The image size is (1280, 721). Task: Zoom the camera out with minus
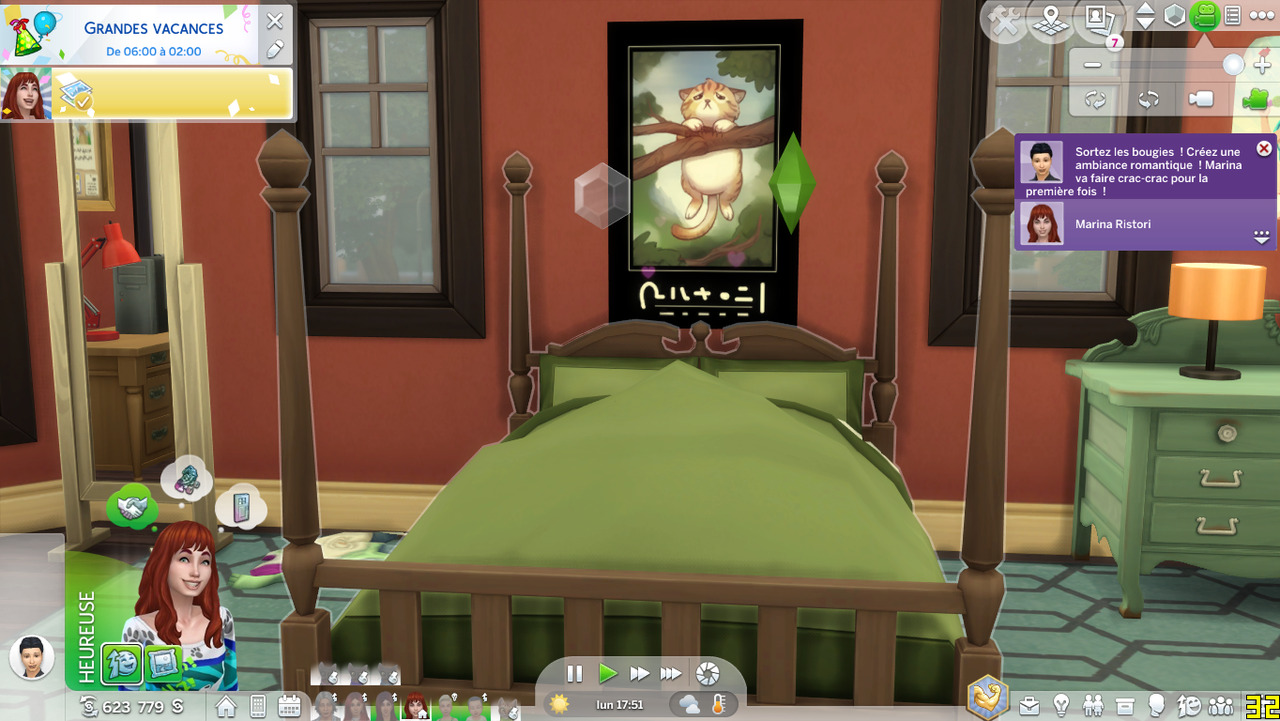coord(1092,65)
